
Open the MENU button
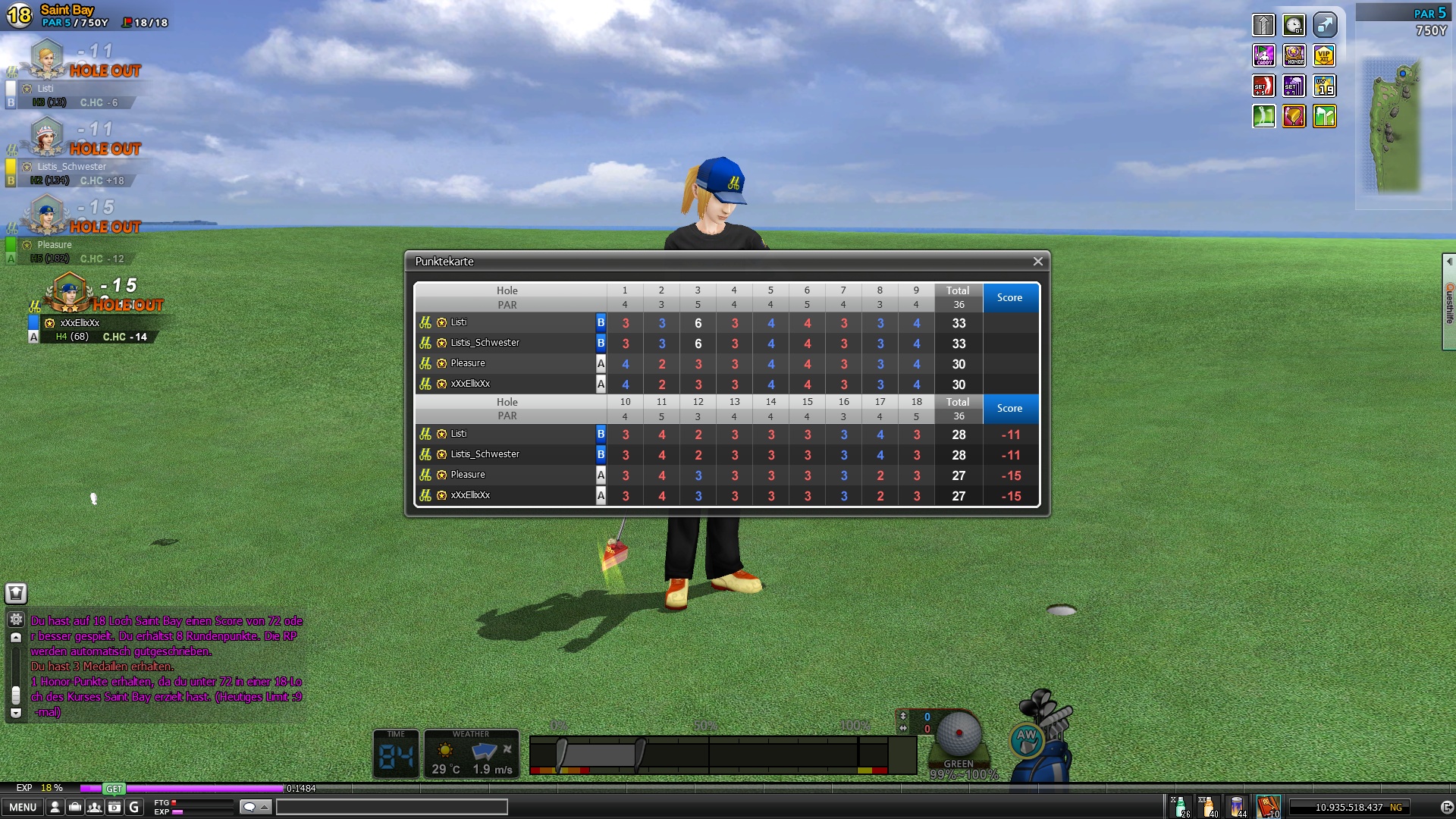click(x=23, y=807)
